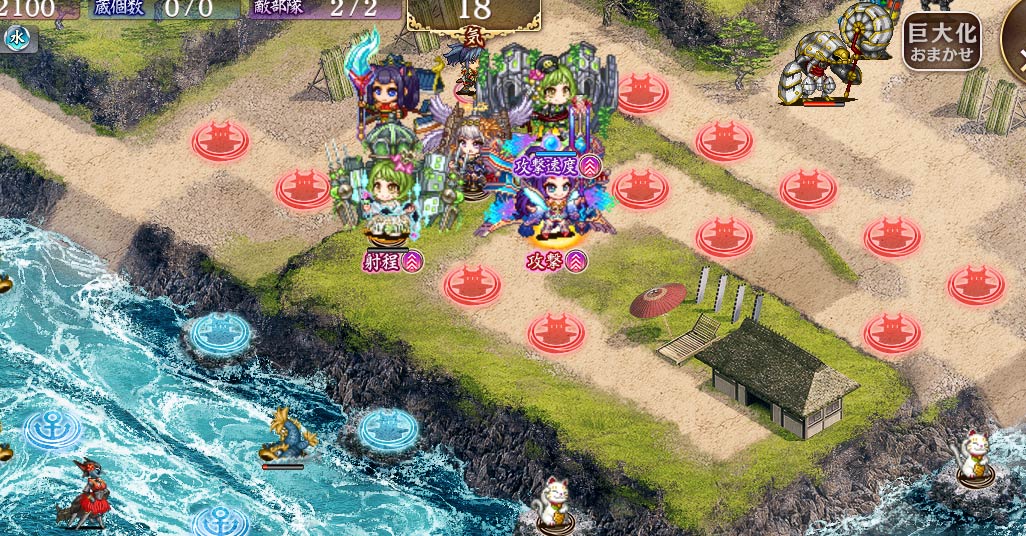This screenshot has width=1026, height=536.
Task: Activate the 巨大化おまかせ auto-enlarge button
Action: (940, 42)
